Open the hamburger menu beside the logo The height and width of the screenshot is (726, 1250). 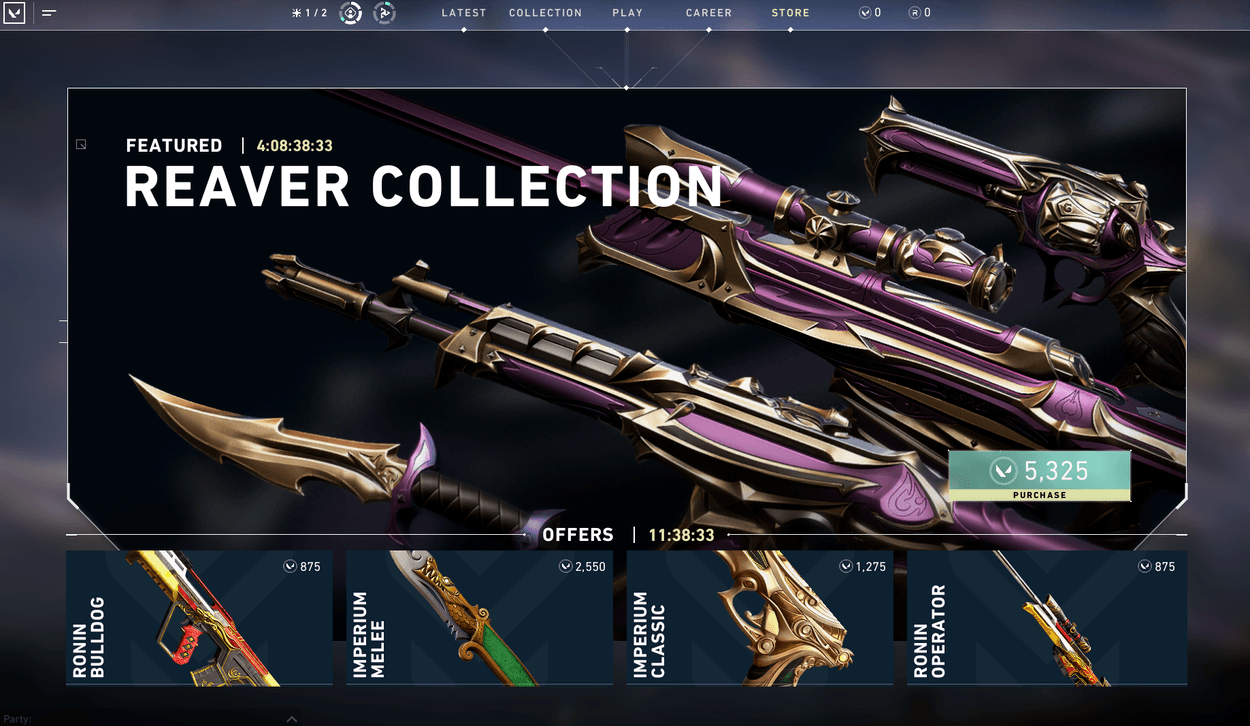point(49,14)
